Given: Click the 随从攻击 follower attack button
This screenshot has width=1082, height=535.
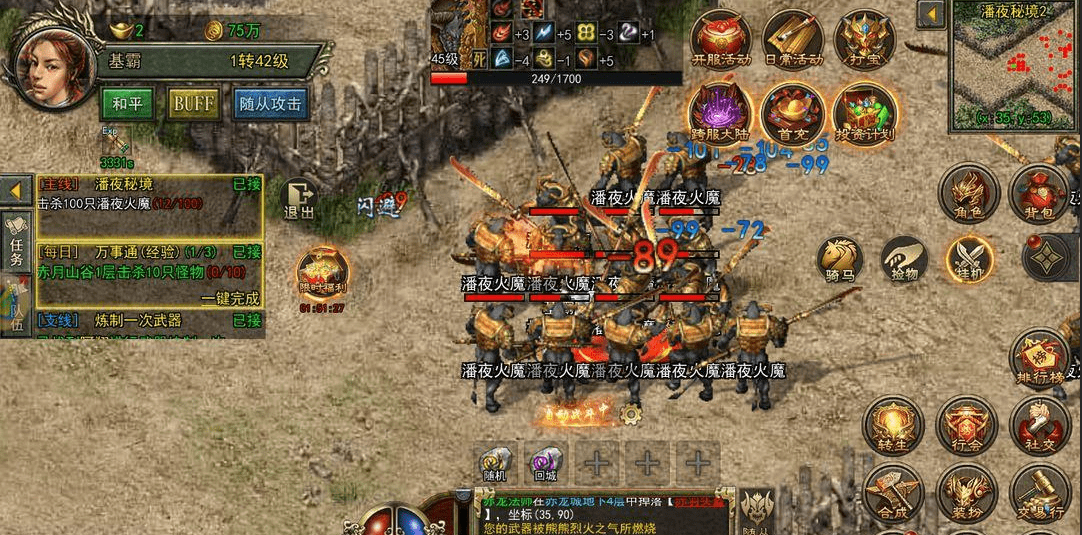Looking at the screenshot, I should click(270, 104).
